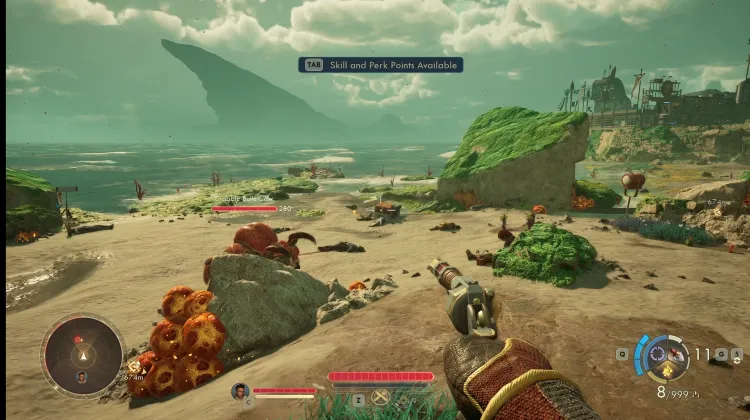Viewport: 750px width, 420px height.
Task: Click the crossed tools icon beside the health bar
Action: pyautogui.click(x=379, y=397)
